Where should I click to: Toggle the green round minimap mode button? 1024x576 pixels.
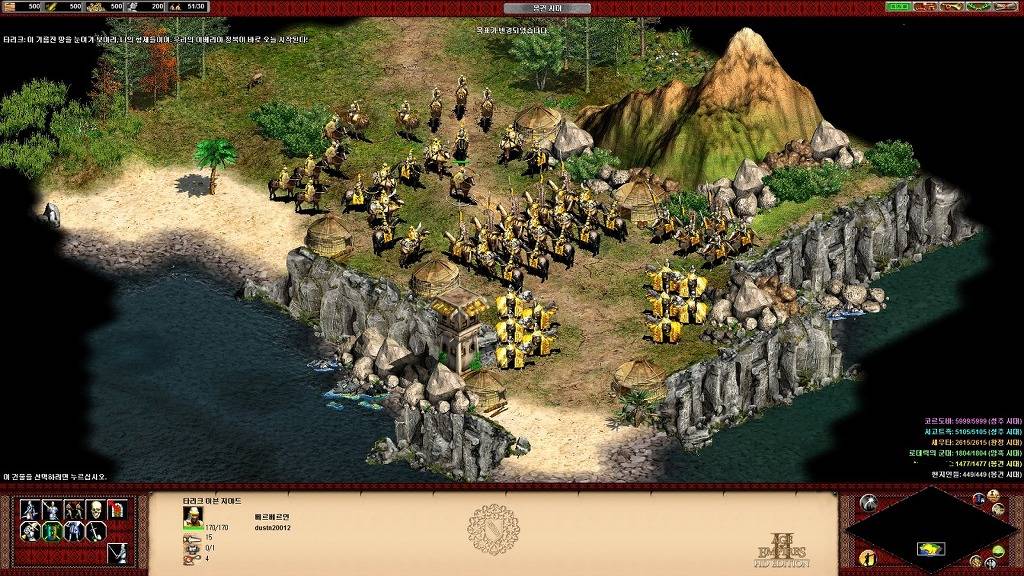(999, 551)
